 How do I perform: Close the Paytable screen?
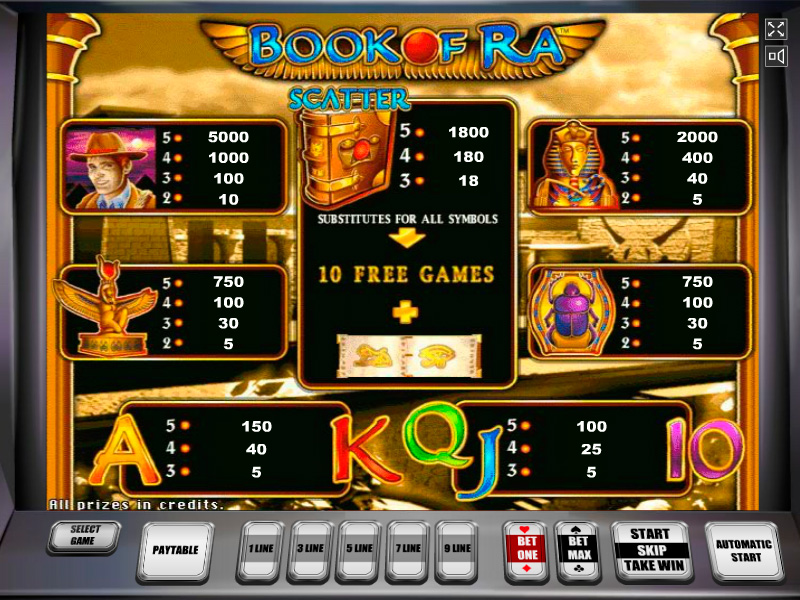175,549
